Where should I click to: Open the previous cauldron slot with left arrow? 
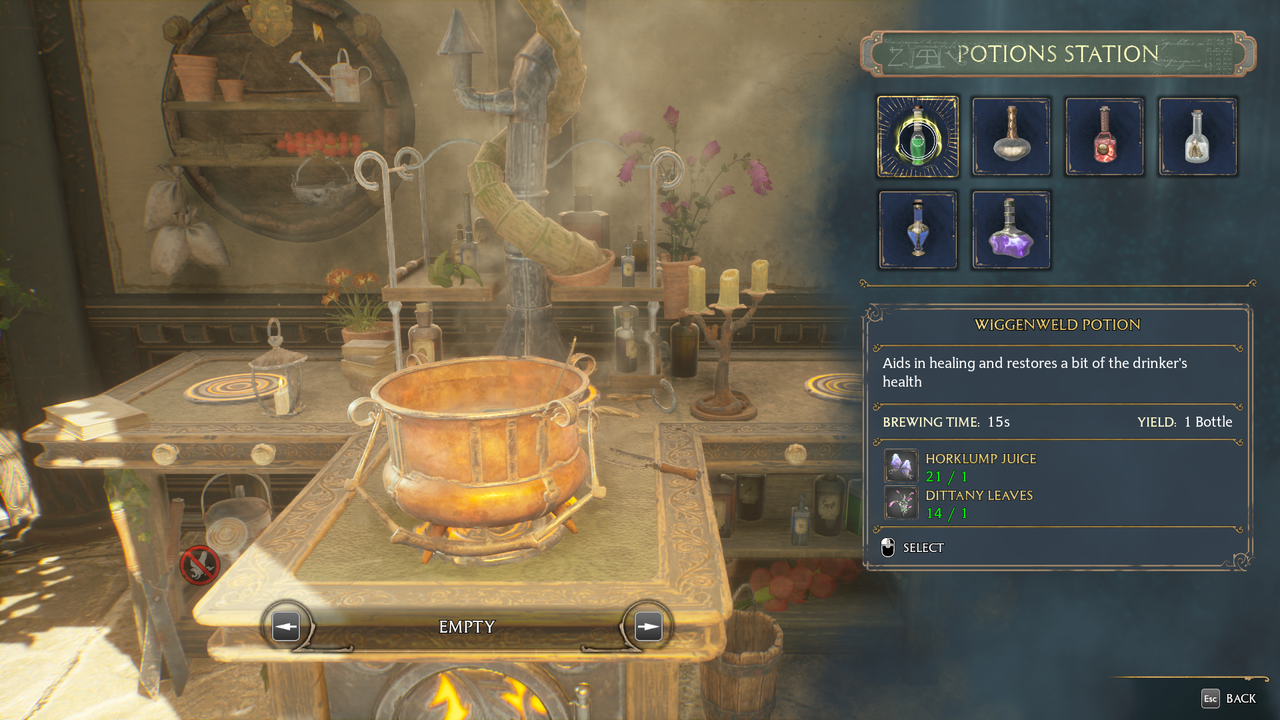(287, 625)
